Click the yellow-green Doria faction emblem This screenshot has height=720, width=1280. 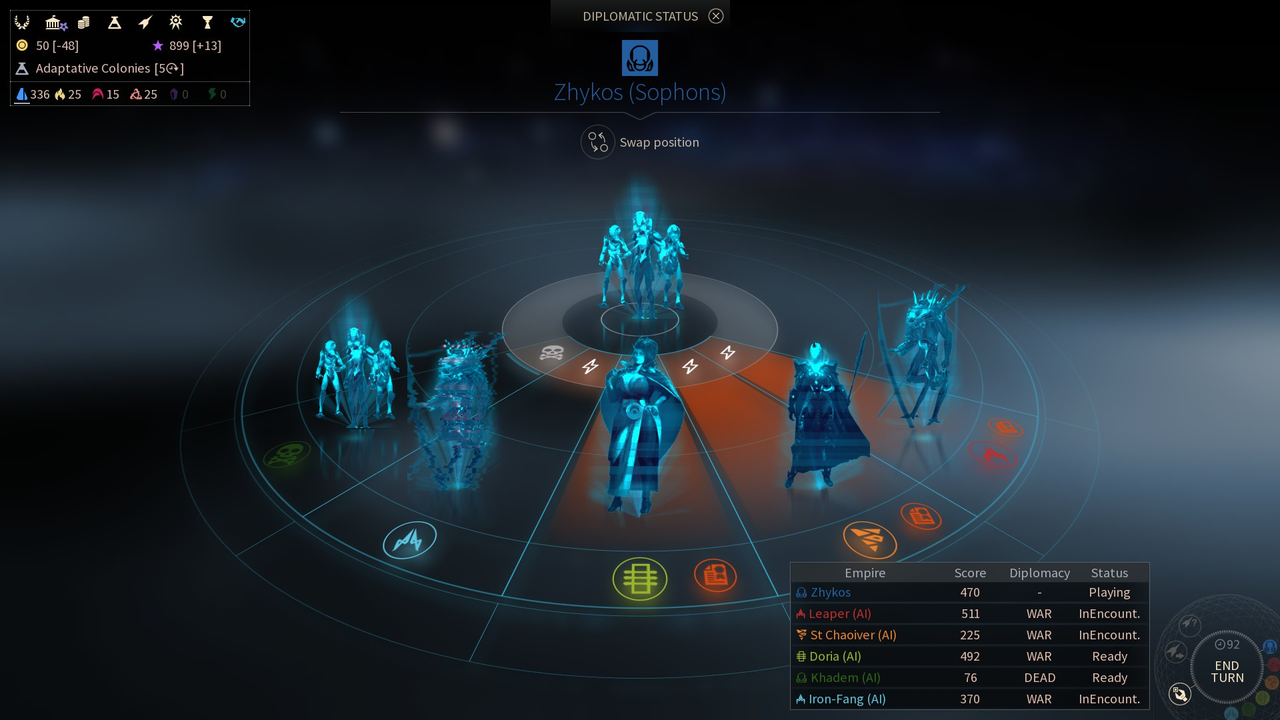tap(640, 579)
